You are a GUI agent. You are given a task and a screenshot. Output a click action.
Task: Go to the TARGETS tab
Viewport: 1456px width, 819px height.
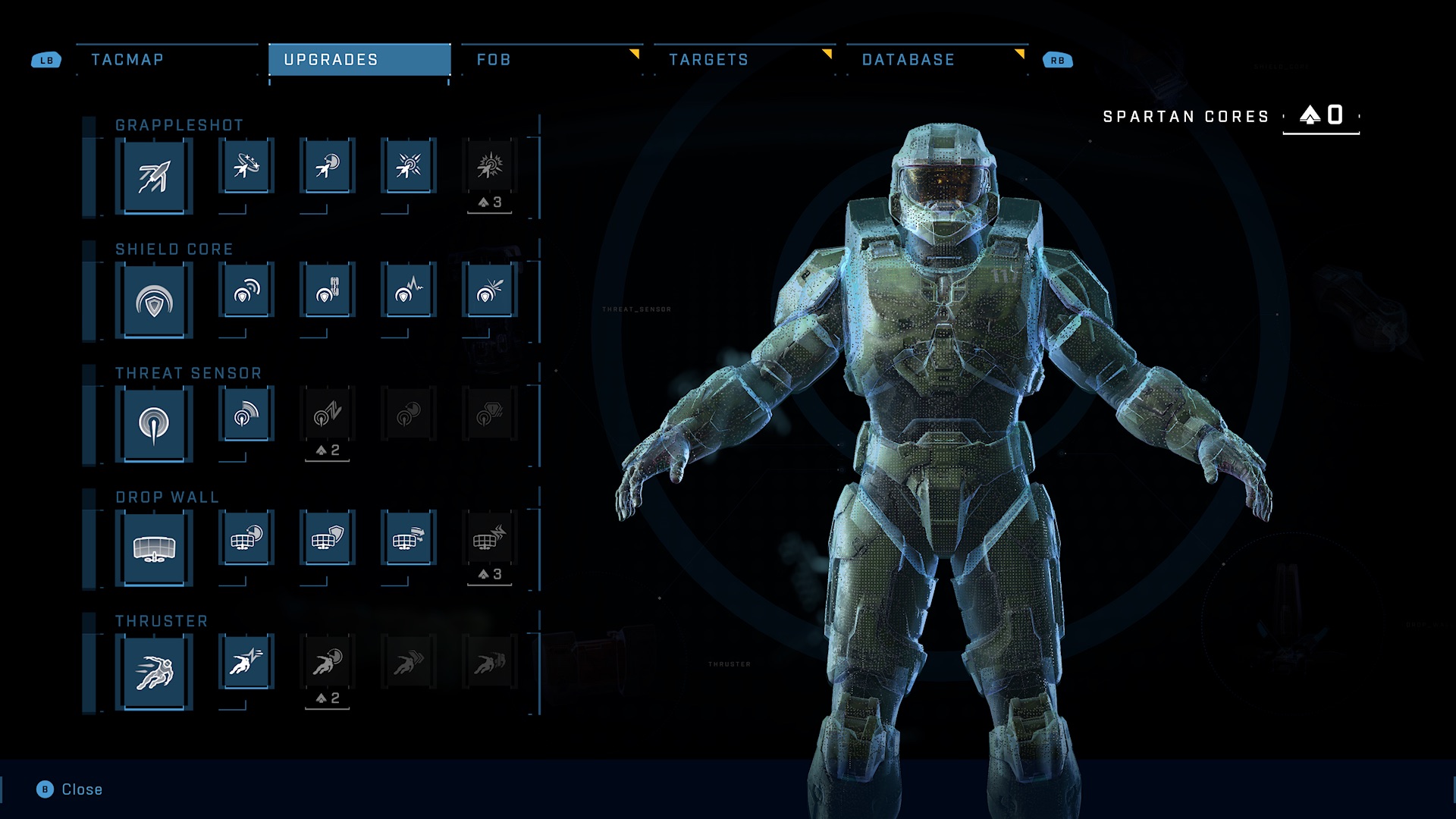pos(708,60)
